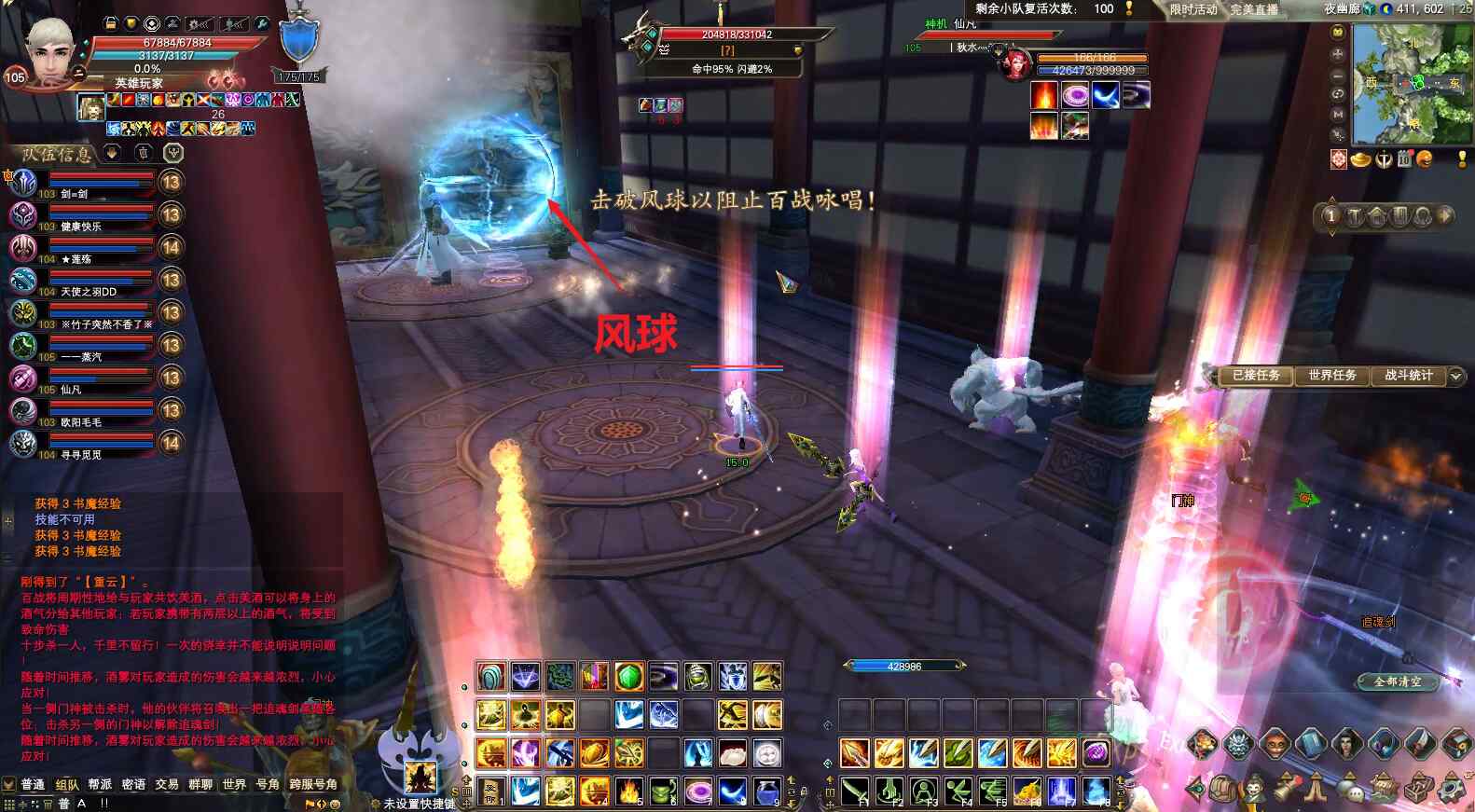Screen dimensions: 1475x812
Task: Use the blue potion in hotbar slot 9
Action: [766, 791]
